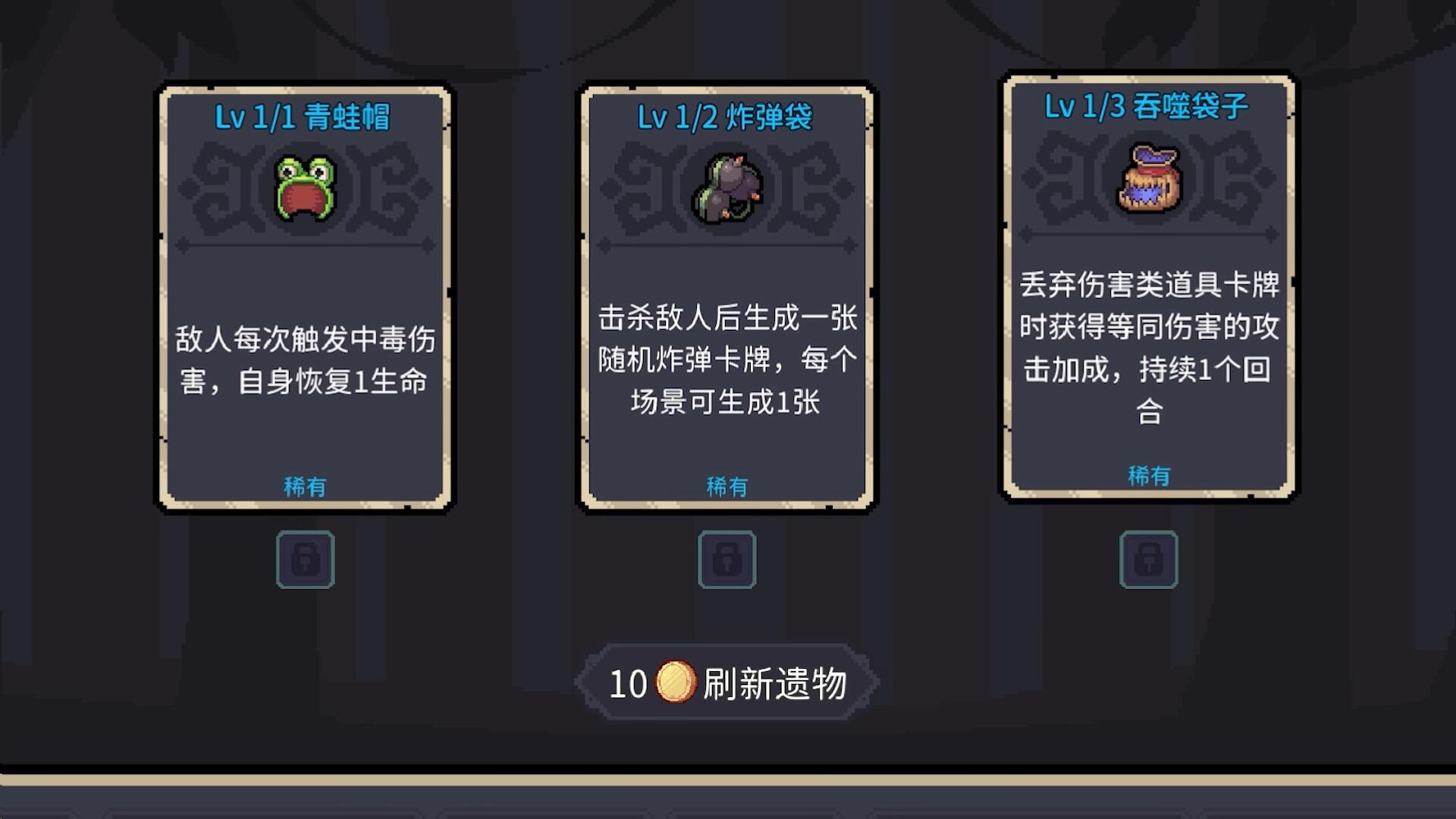Image resolution: width=1456 pixels, height=819 pixels.
Task: Toggle the lock below the 青蛙帽 card
Action: pyautogui.click(x=305, y=560)
